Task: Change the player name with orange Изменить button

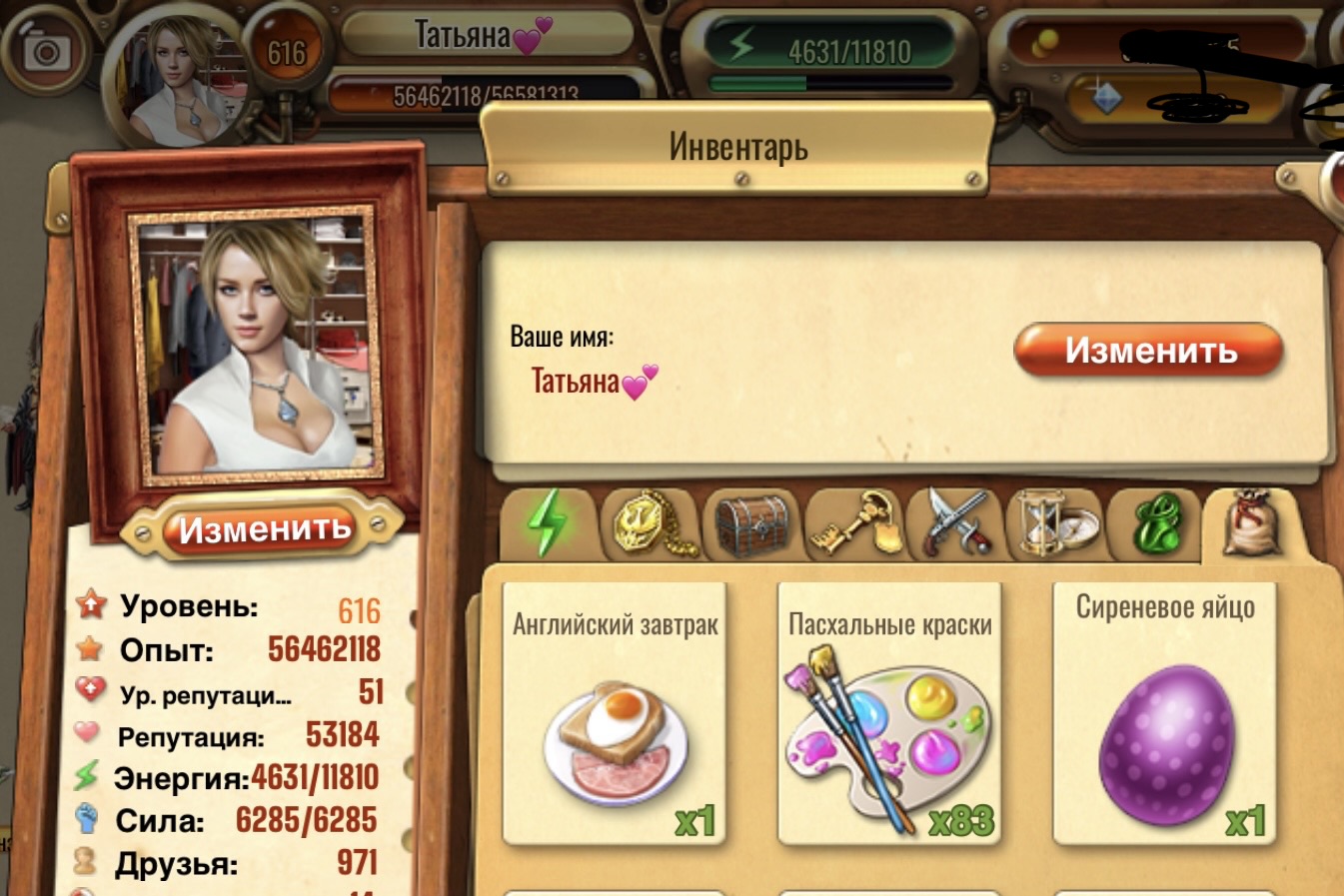Action: (x=1149, y=351)
